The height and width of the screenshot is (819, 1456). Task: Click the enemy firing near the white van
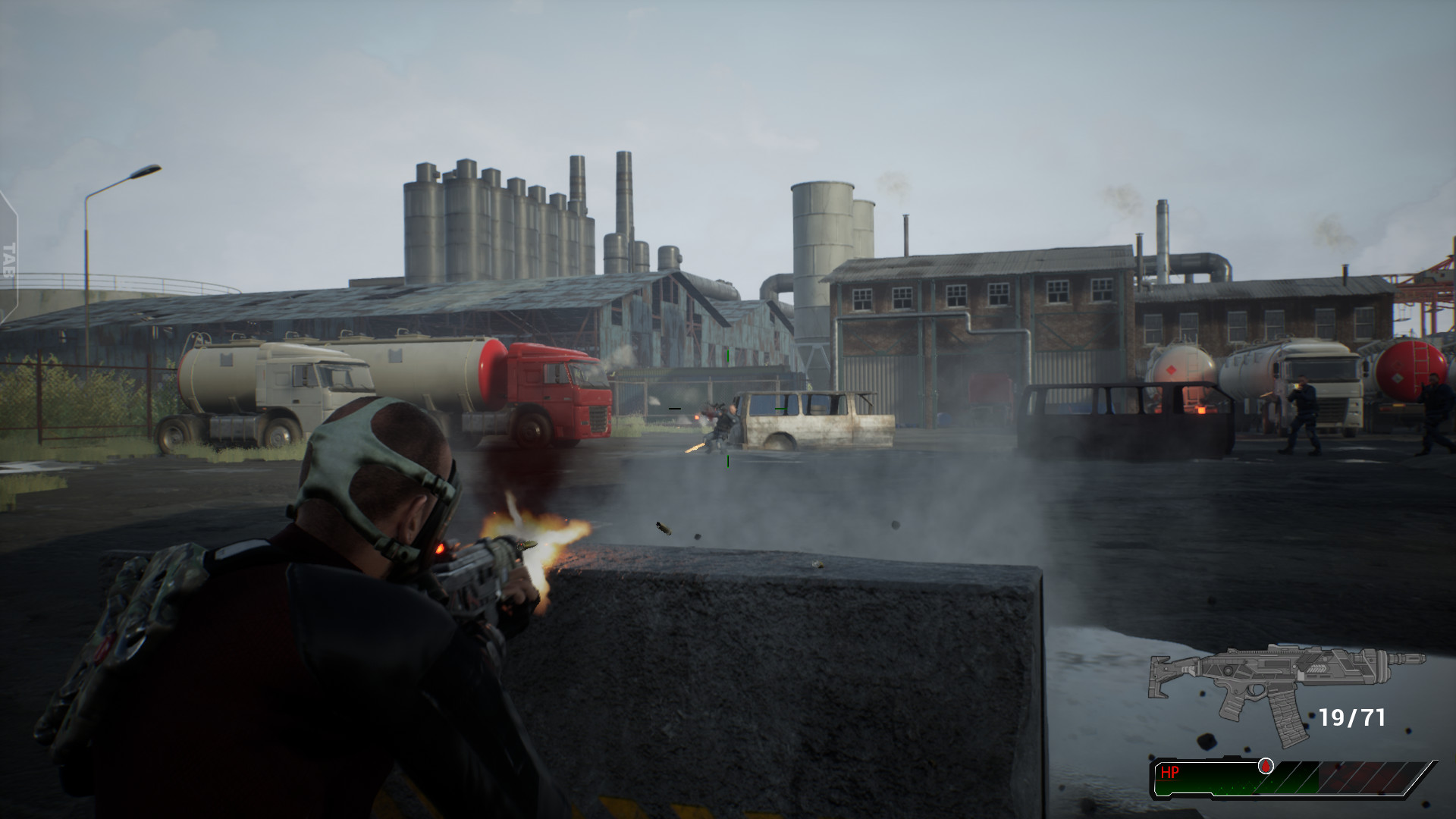pyautogui.click(x=723, y=422)
